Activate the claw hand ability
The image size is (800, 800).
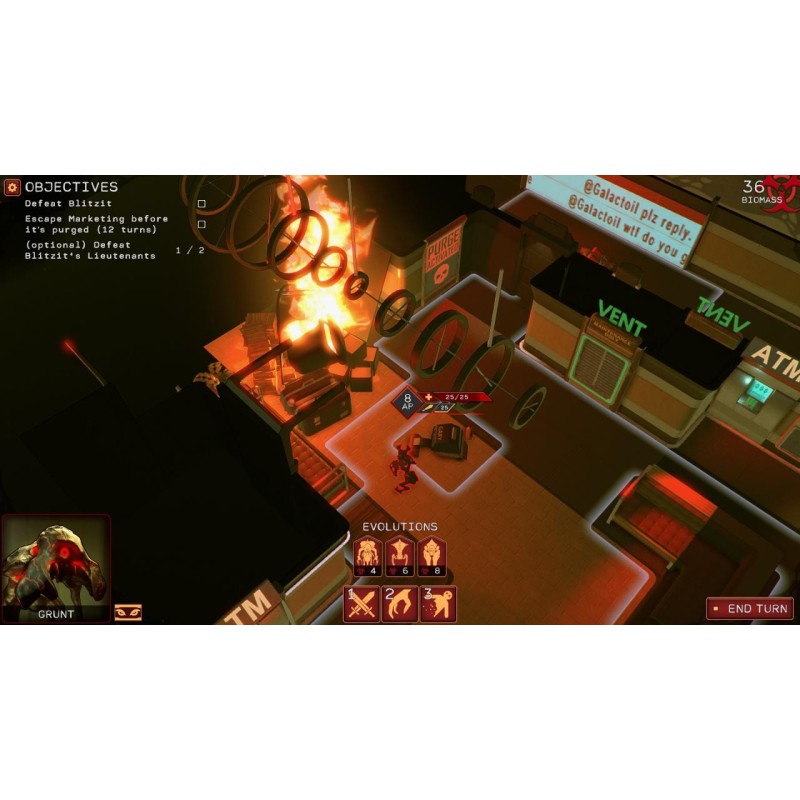pos(399,604)
